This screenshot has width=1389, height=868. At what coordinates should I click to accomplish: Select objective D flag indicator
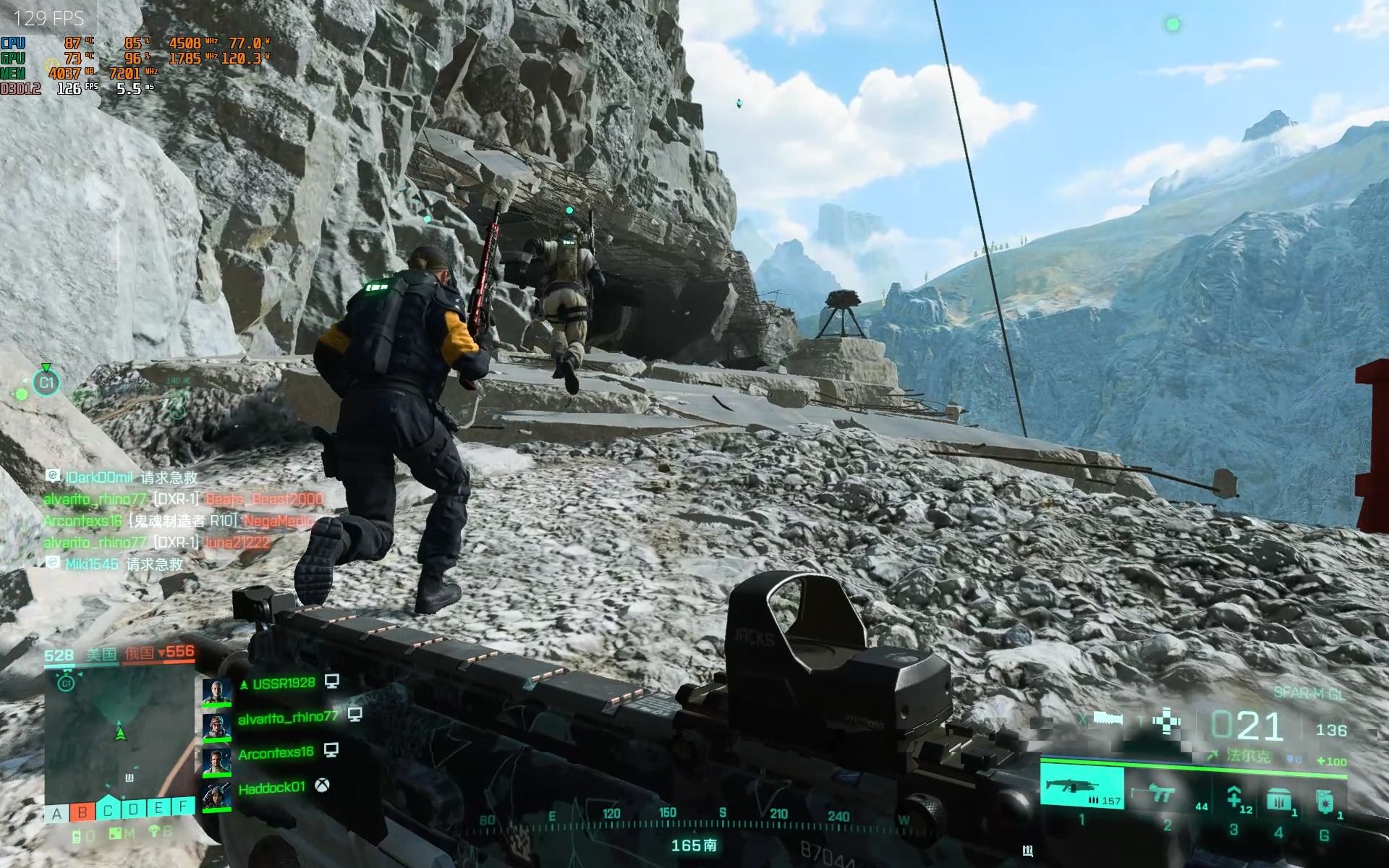click(x=133, y=809)
